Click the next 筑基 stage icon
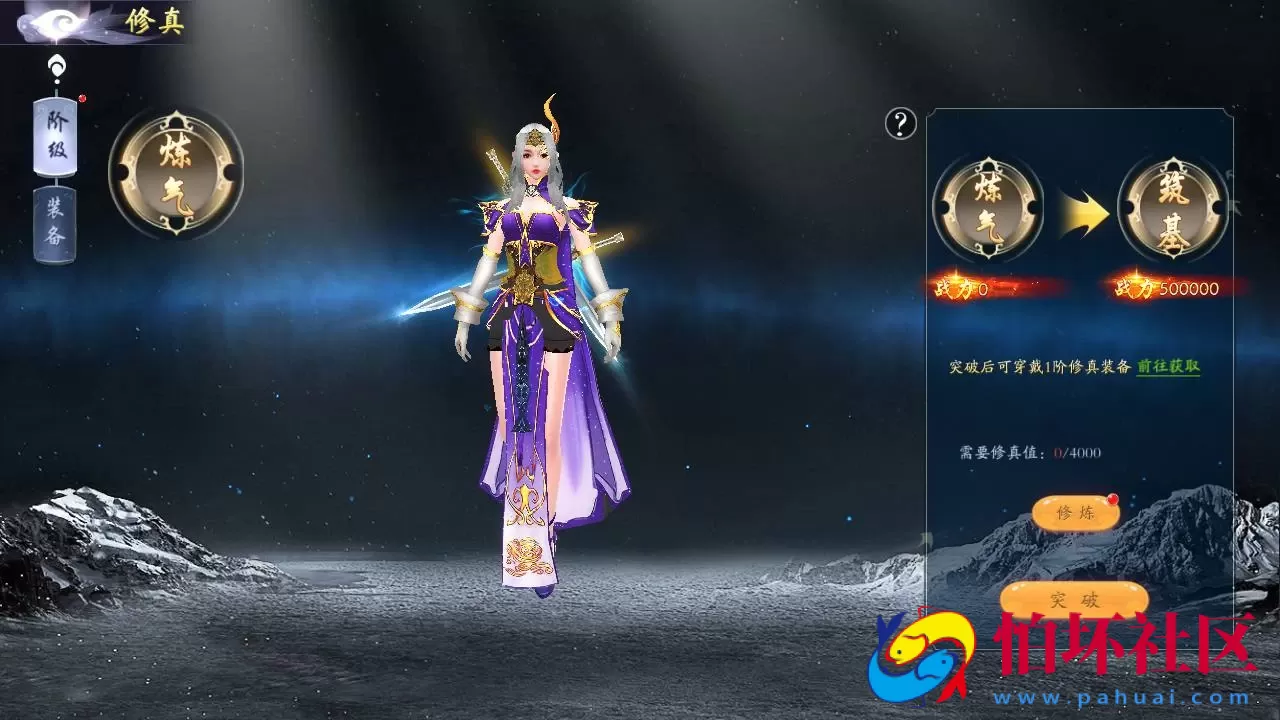 (1172, 207)
